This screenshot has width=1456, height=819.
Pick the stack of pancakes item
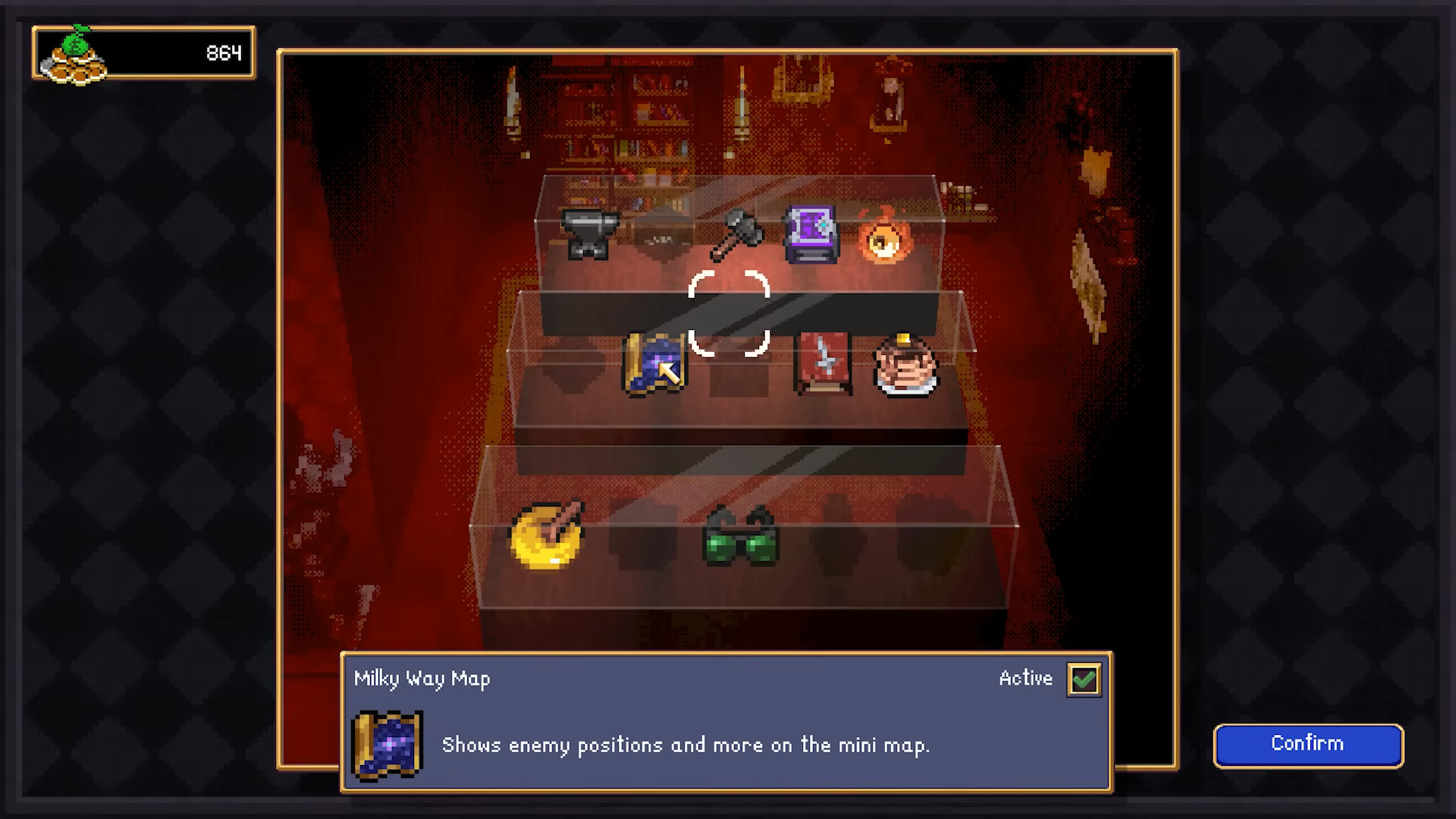905,366
